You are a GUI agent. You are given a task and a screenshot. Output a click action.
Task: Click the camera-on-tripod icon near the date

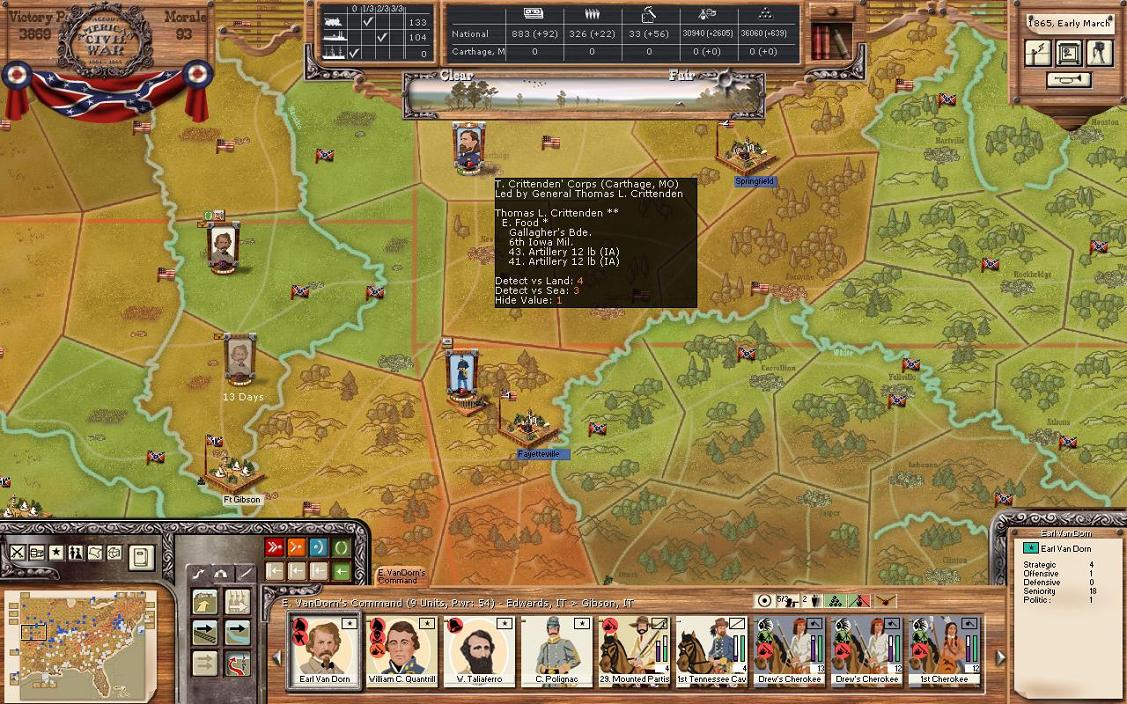pos(1099,52)
